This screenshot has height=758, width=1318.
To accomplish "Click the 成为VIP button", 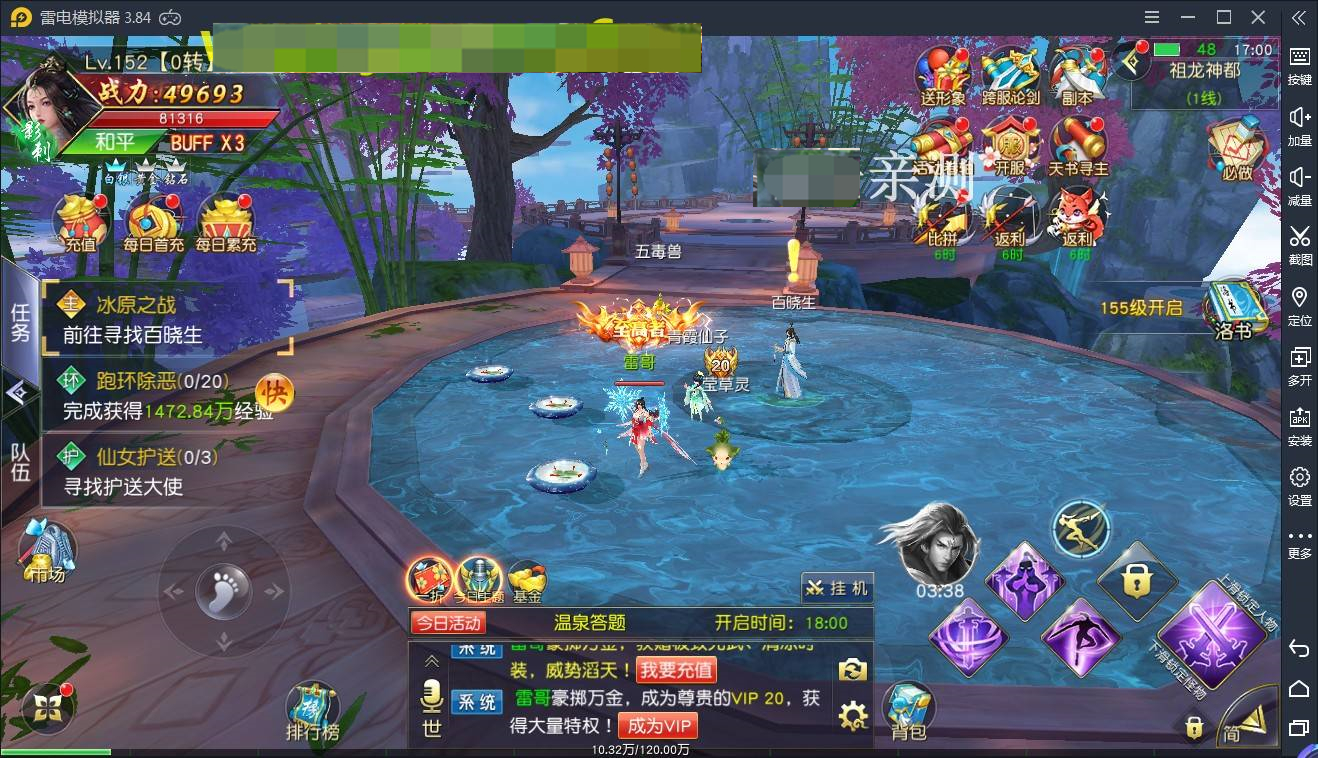I will 657,725.
